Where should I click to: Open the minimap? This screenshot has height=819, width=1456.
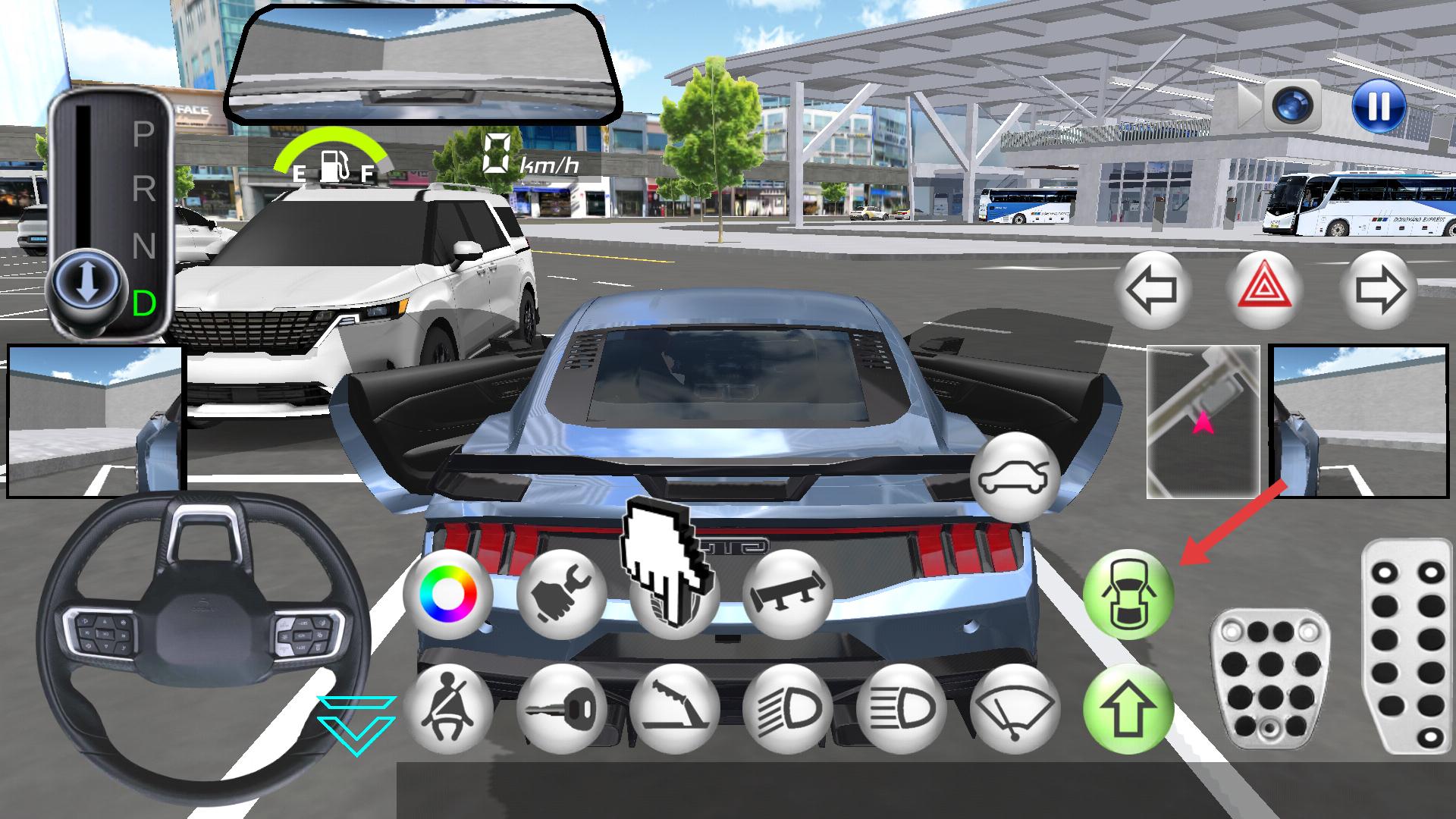tap(1203, 422)
